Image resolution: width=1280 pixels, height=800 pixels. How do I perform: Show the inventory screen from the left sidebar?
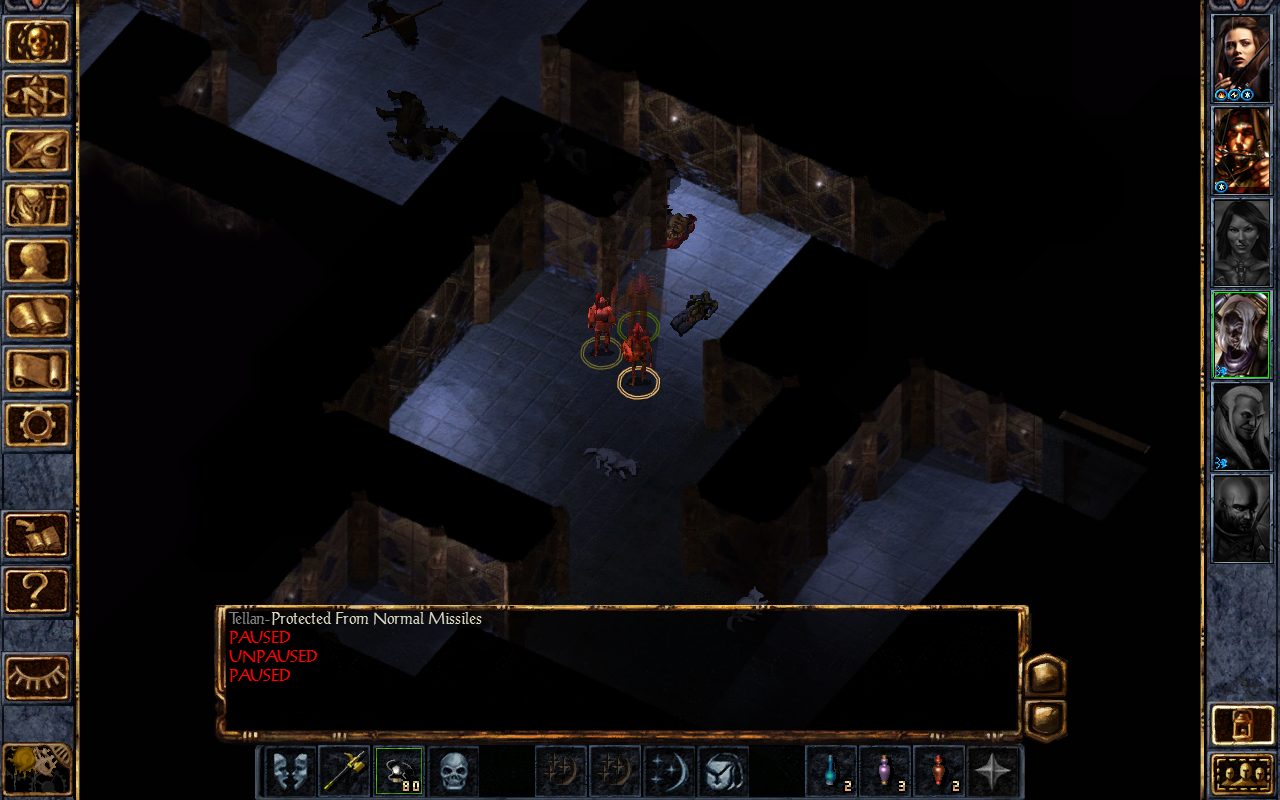[38, 206]
